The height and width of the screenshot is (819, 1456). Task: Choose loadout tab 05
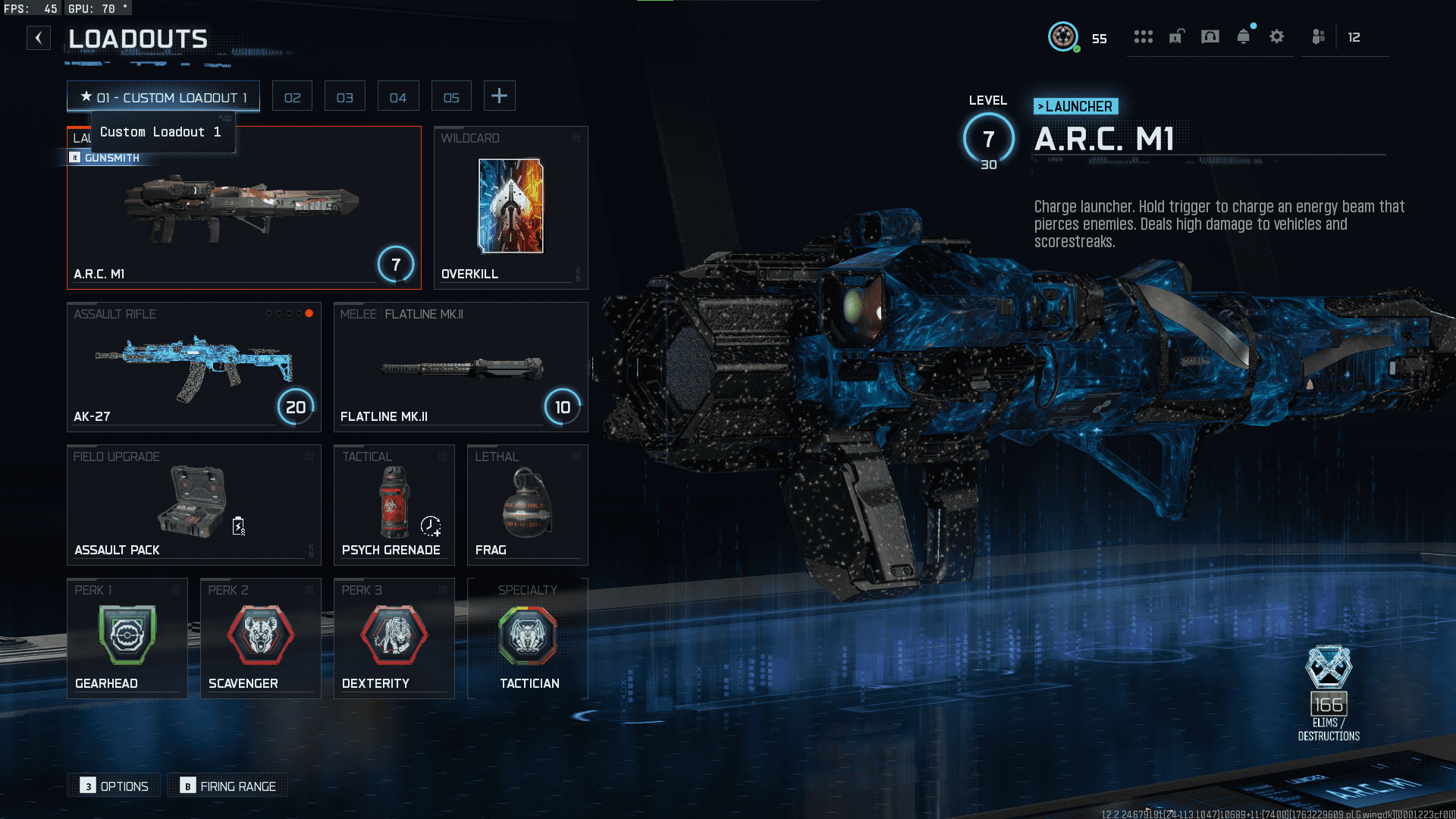[451, 97]
